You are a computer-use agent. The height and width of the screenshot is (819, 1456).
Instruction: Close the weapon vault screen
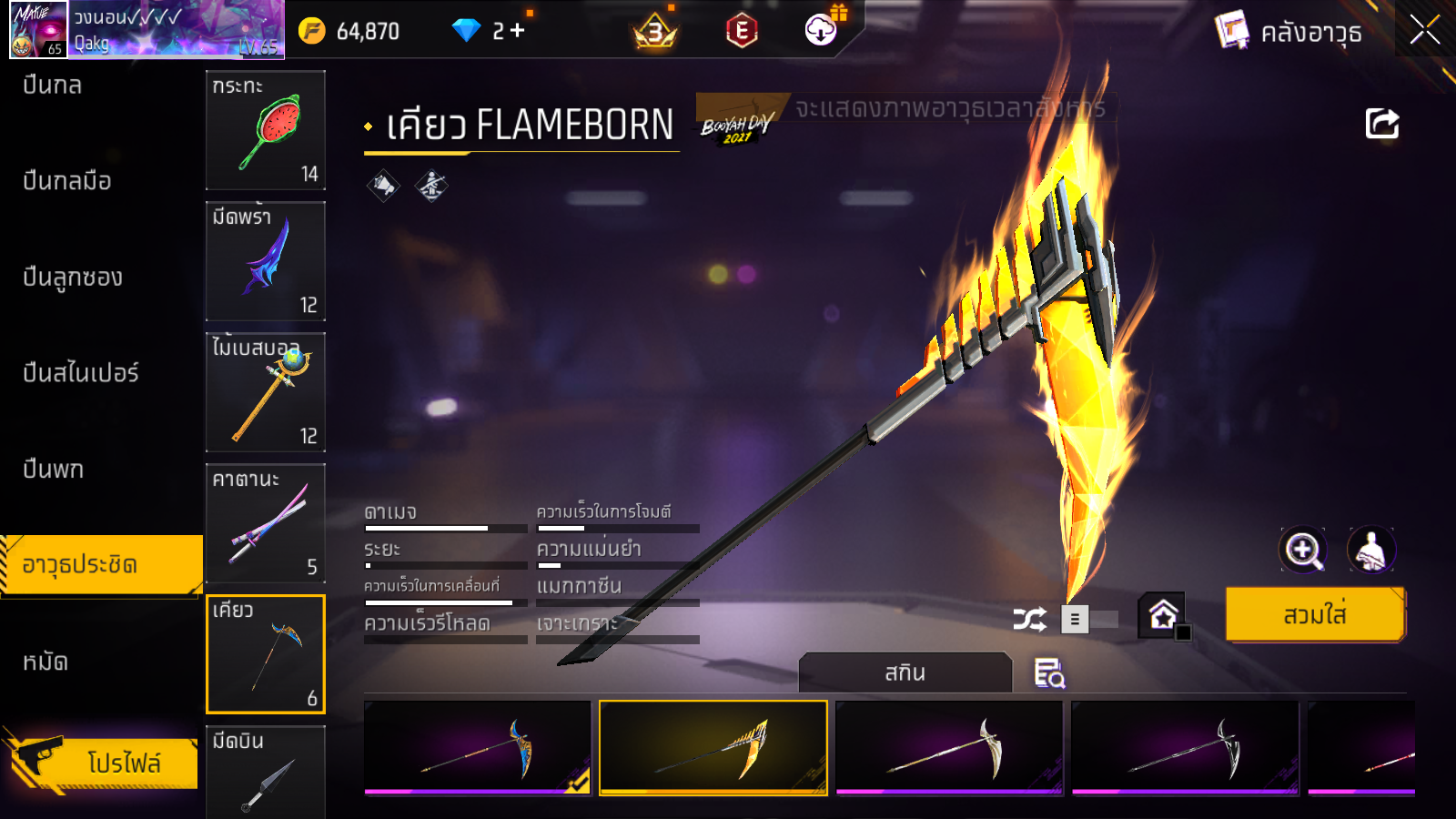click(x=1425, y=30)
